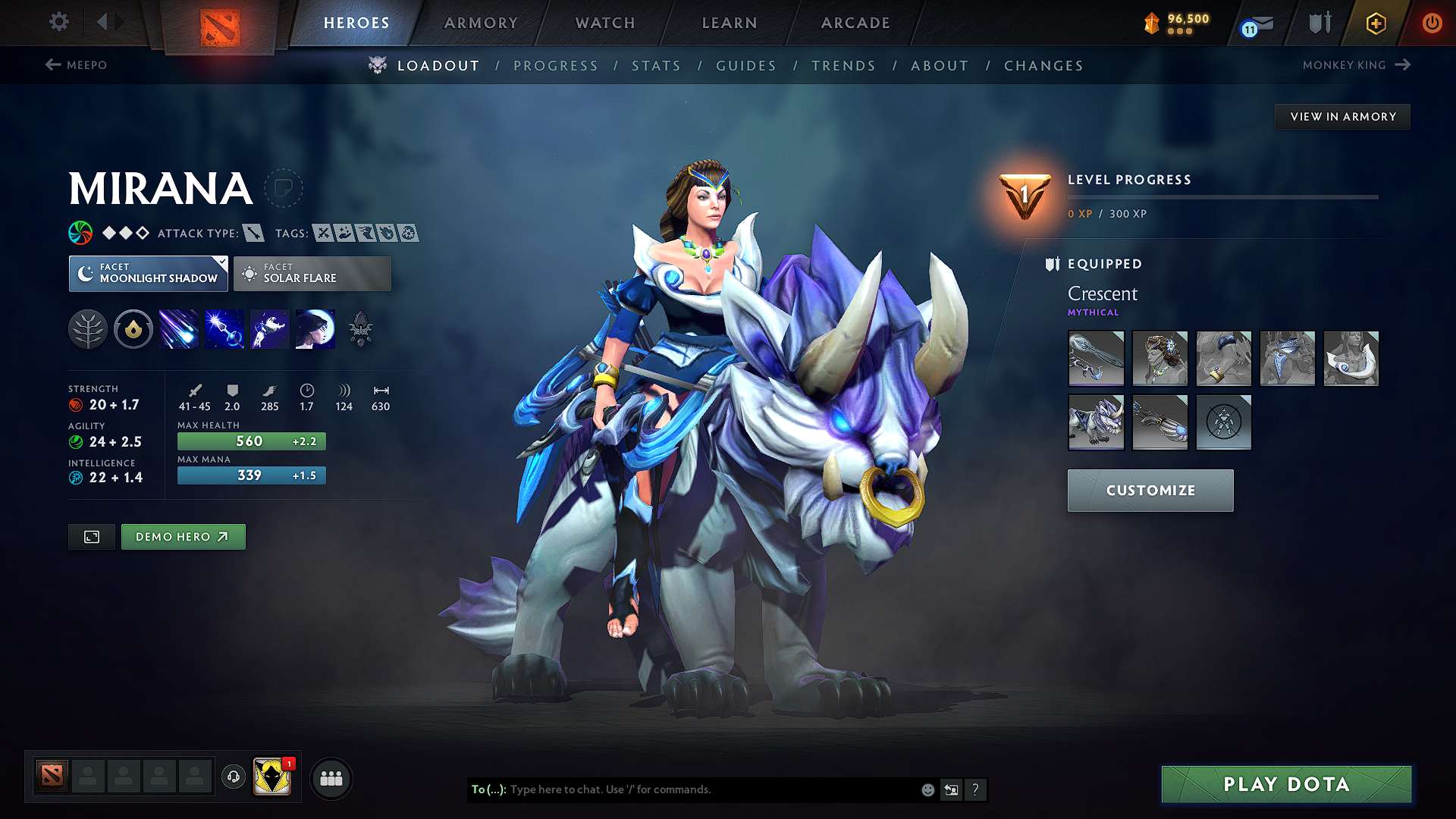Viewport: 1456px width, 819px height.
Task: Toggle the hero portrait view next to Demo Hero
Action: coord(91,536)
